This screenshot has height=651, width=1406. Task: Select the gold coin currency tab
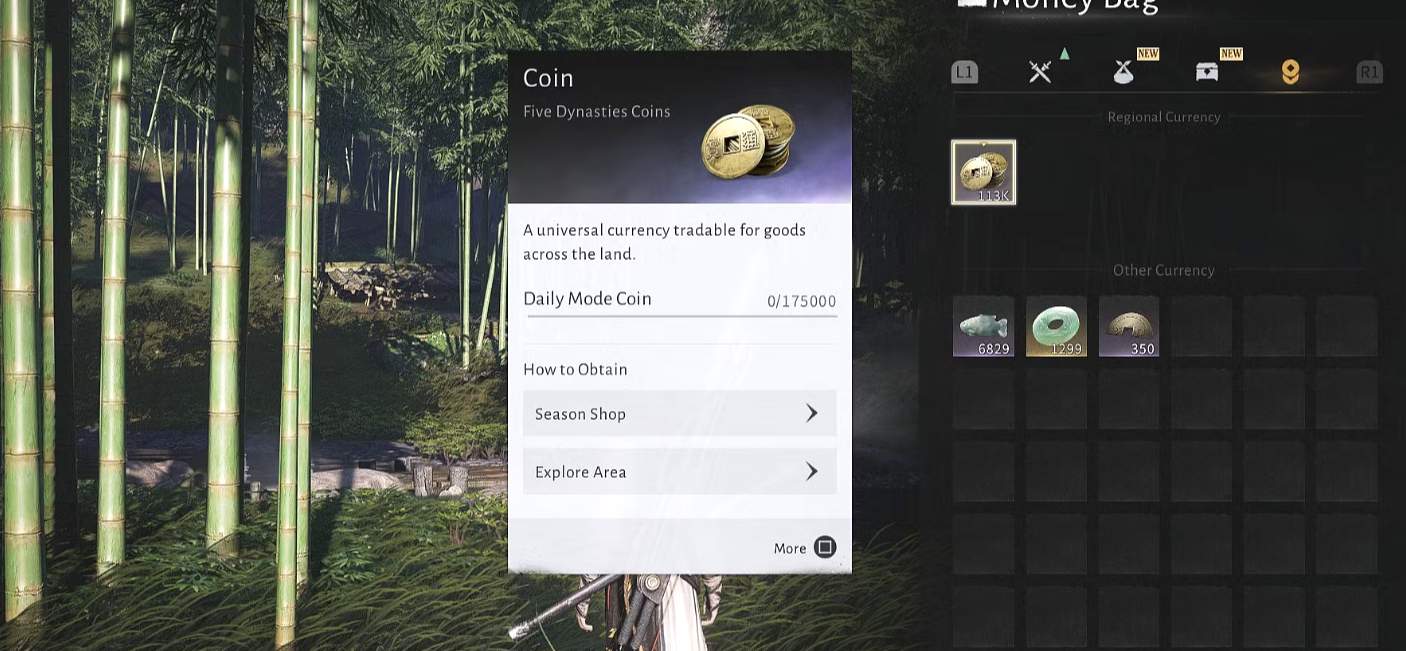click(x=1290, y=71)
